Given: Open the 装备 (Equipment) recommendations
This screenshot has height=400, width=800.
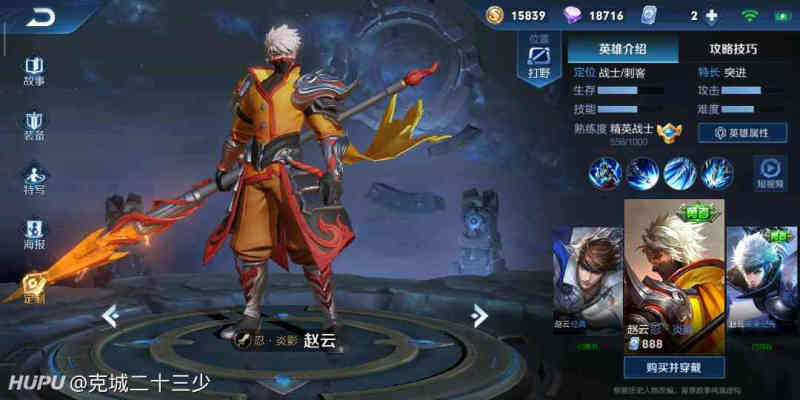Looking at the screenshot, I should coord(34,125).
